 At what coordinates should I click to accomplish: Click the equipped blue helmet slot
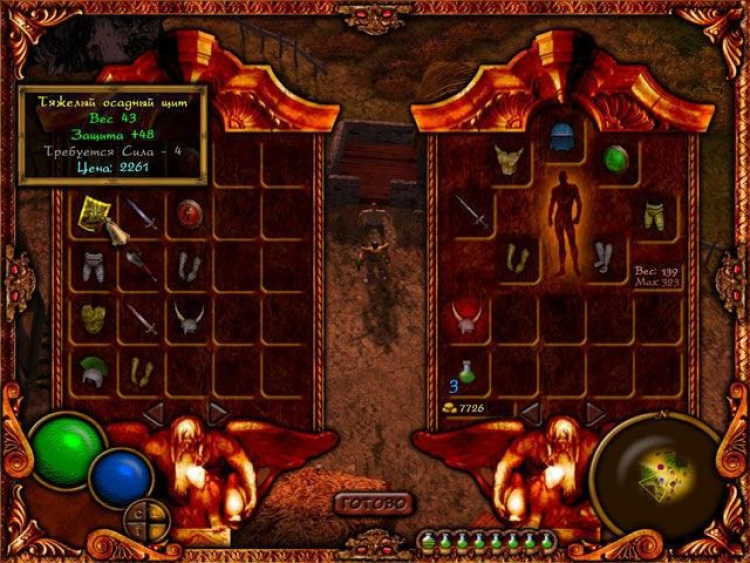click(562, 137)
